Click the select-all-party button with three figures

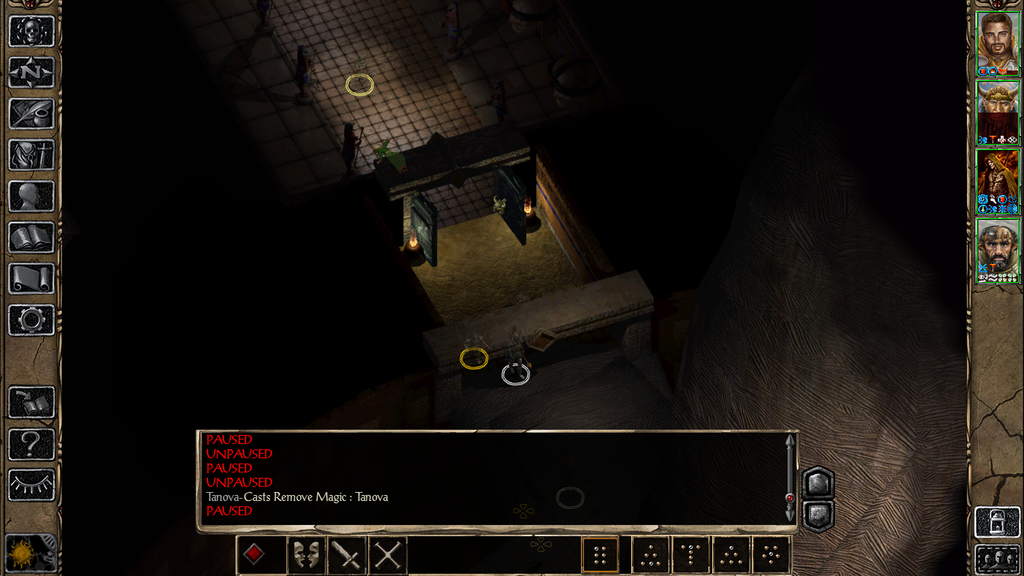[997, 558]
